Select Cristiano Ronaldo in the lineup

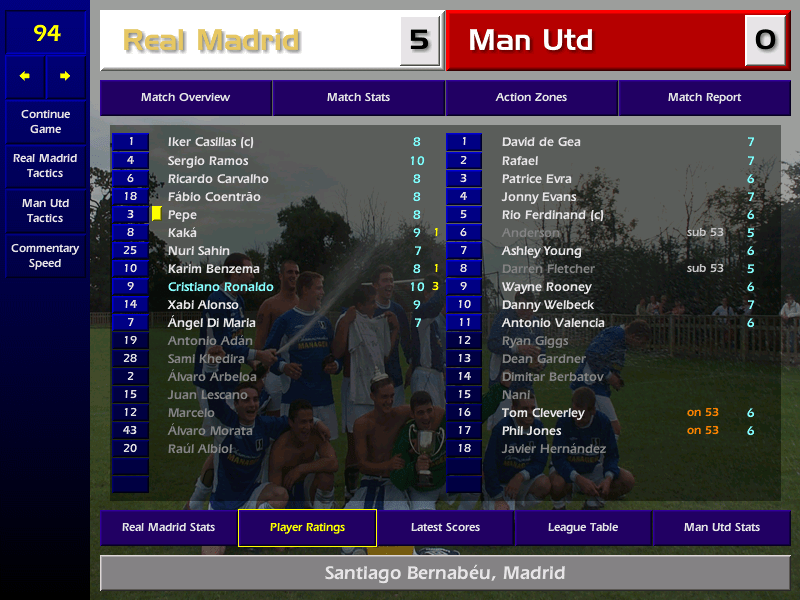[x=221, y=287]
